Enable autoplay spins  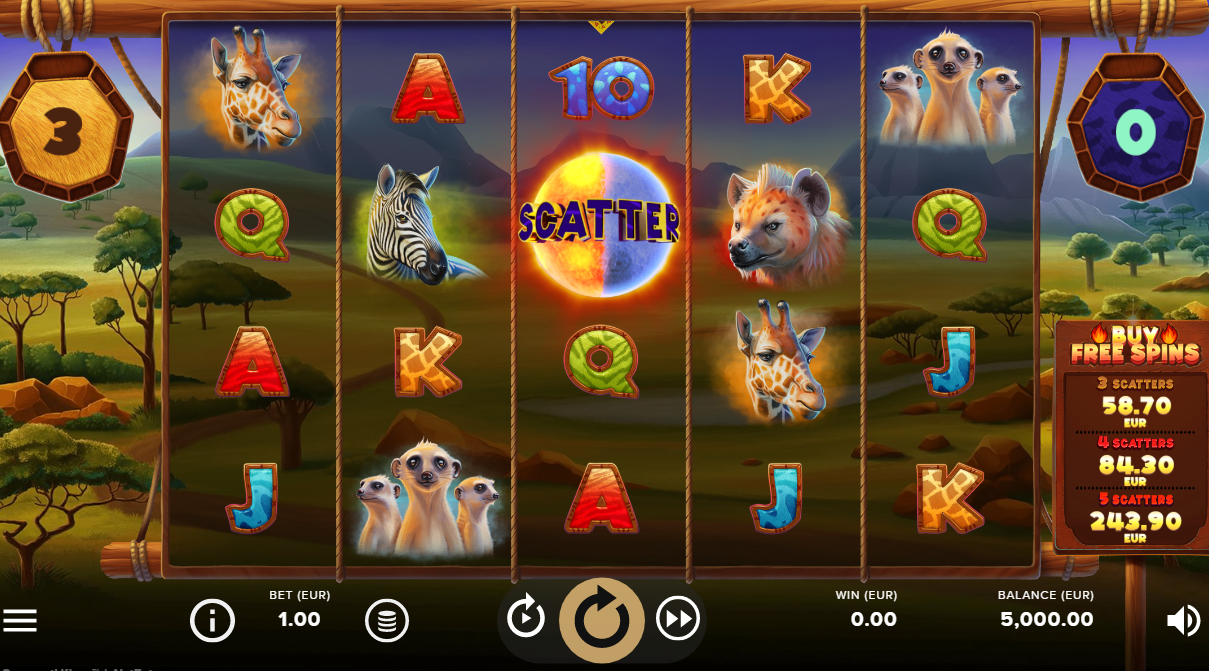pos(526,617)
